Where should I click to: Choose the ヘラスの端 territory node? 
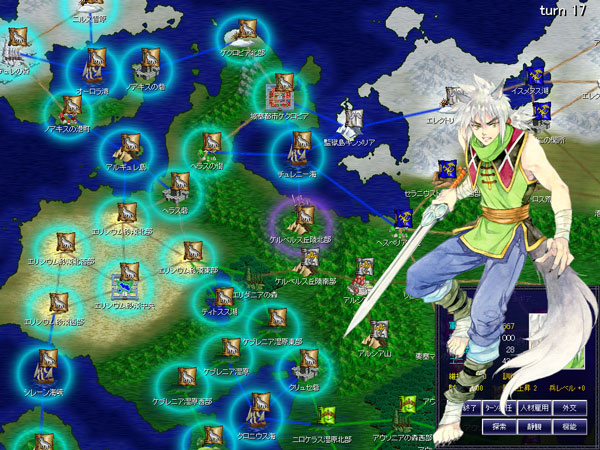[x=210, y=146]
